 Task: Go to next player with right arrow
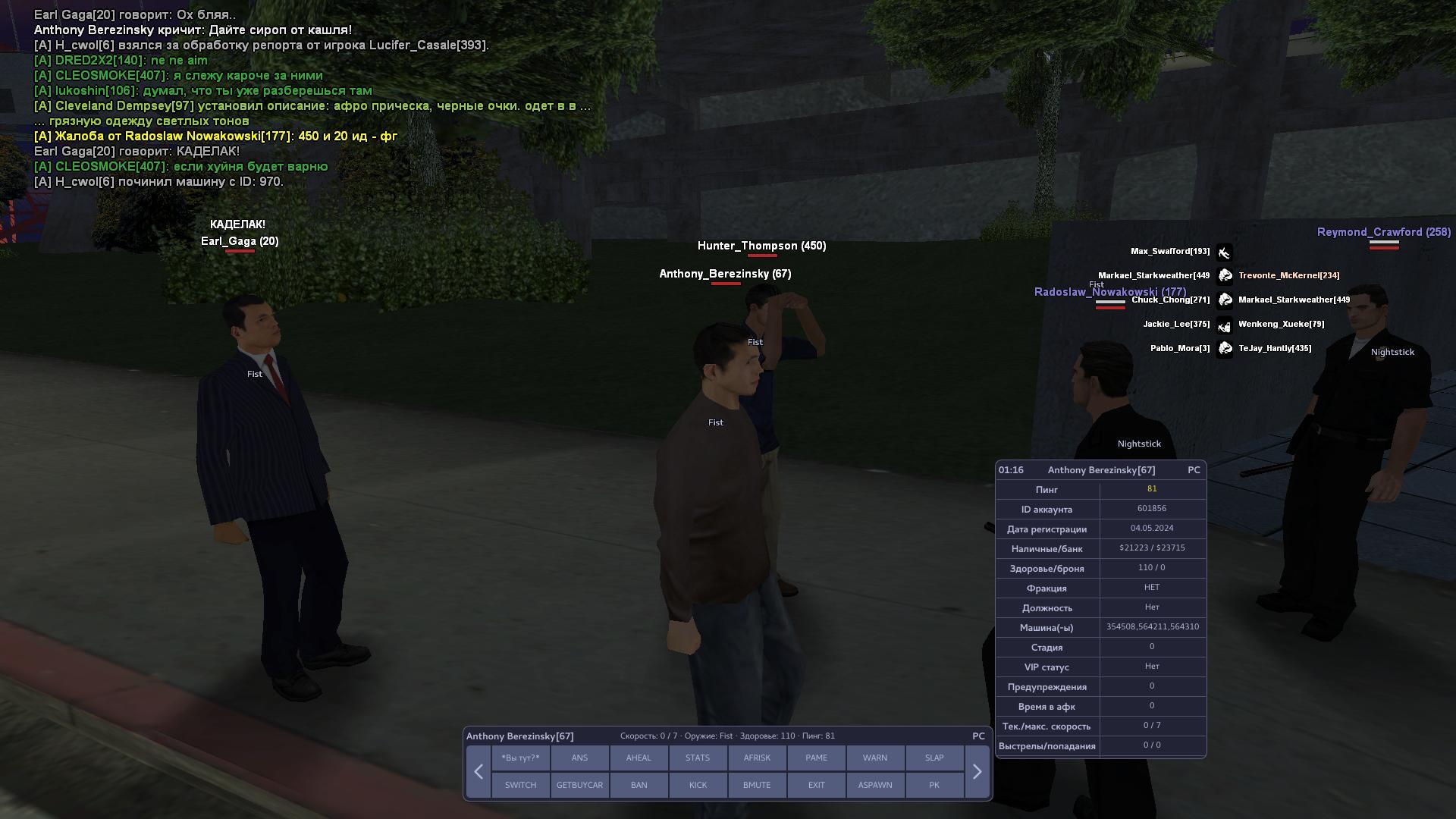[x=977, y=771]
